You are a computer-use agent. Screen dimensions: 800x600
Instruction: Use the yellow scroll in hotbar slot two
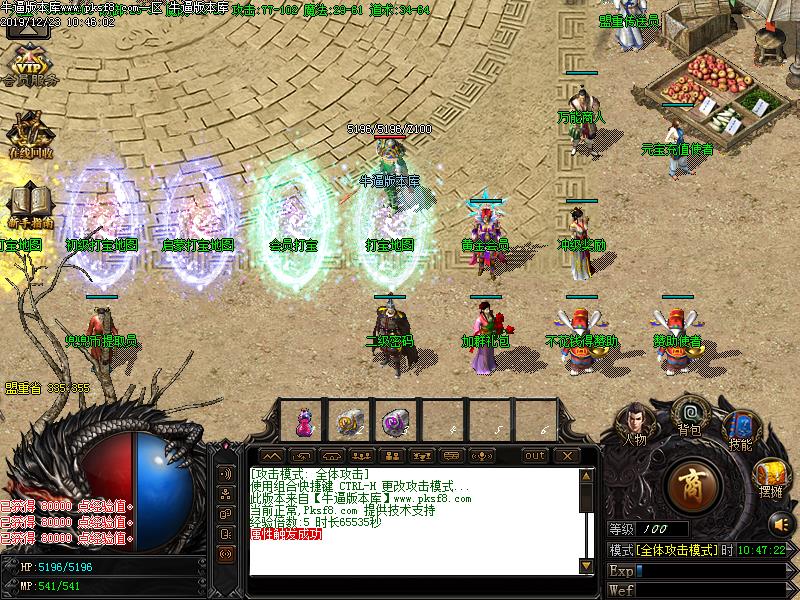click(348, 422)
